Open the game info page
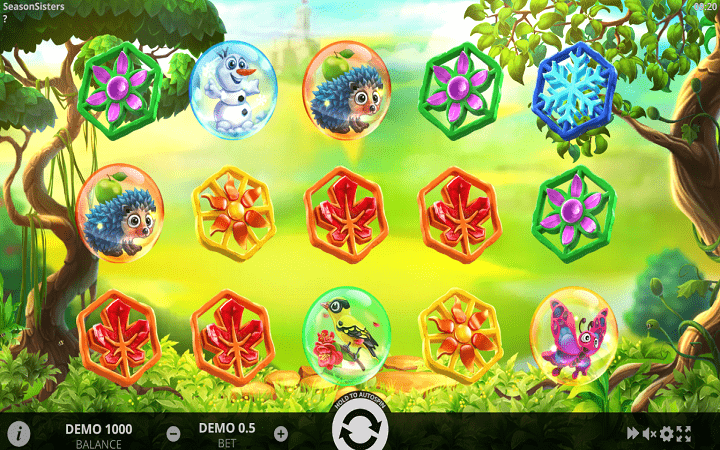The width and height of the screenshot is (720, 450). [x=19, y=434]
